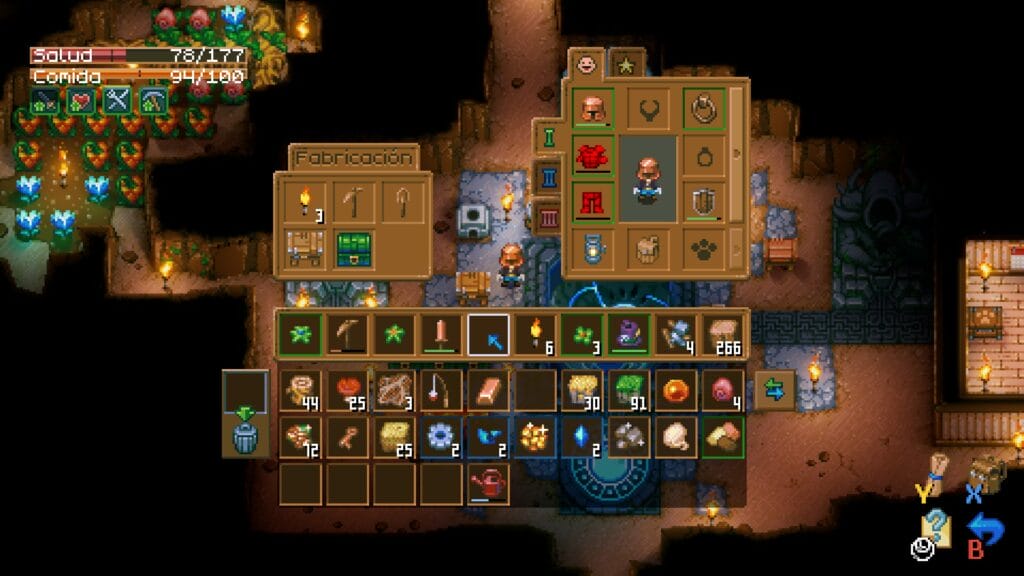Viewport: 1024px width, 576px height.
Task: Select the red watering can item
Action: [488, 483]
